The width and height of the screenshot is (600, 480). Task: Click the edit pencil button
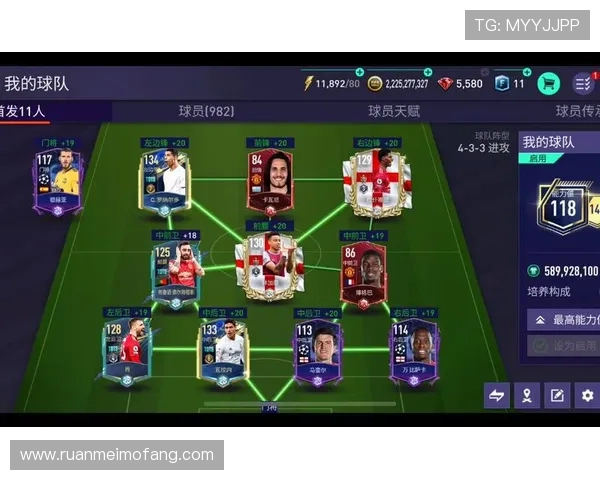tap(557, 395)
